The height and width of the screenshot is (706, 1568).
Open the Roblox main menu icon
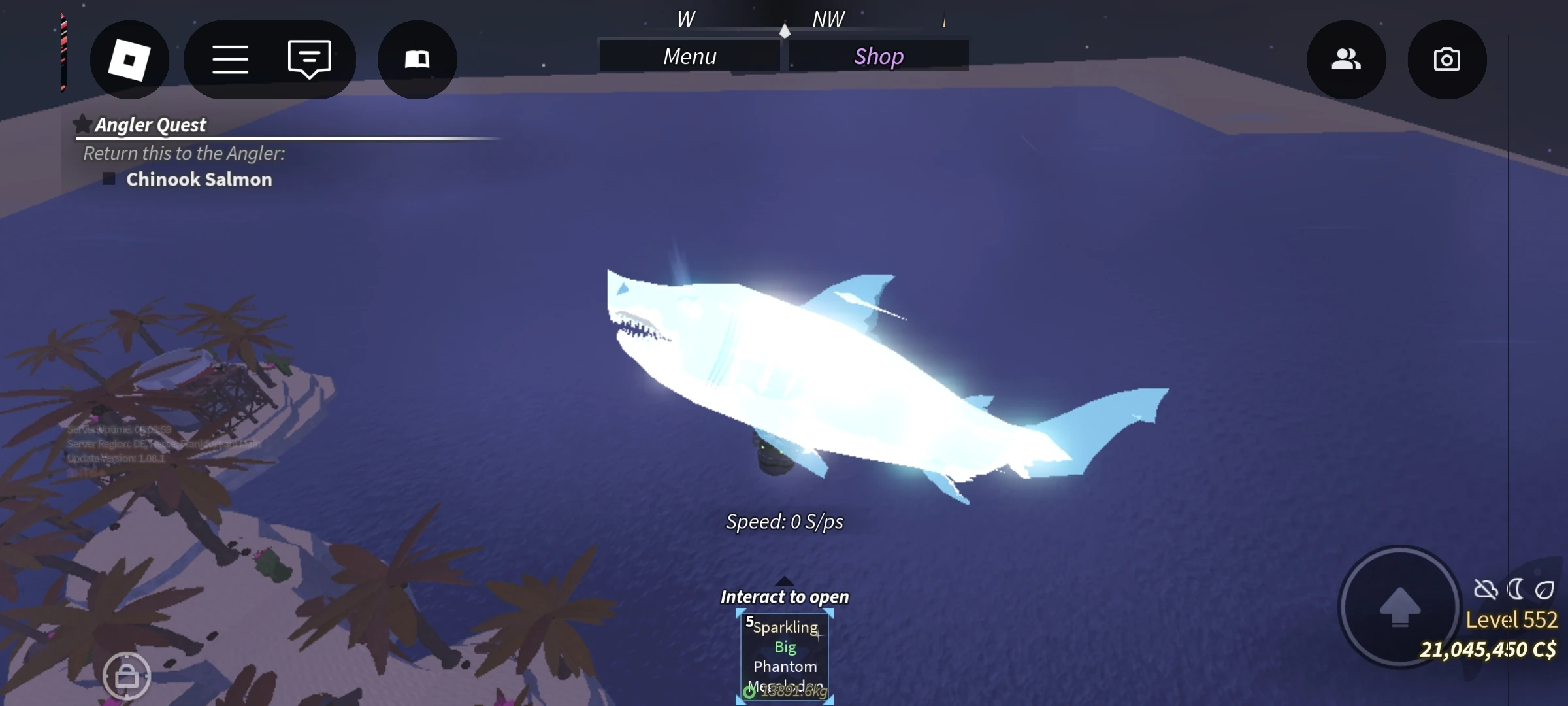(x=129, y=59)
